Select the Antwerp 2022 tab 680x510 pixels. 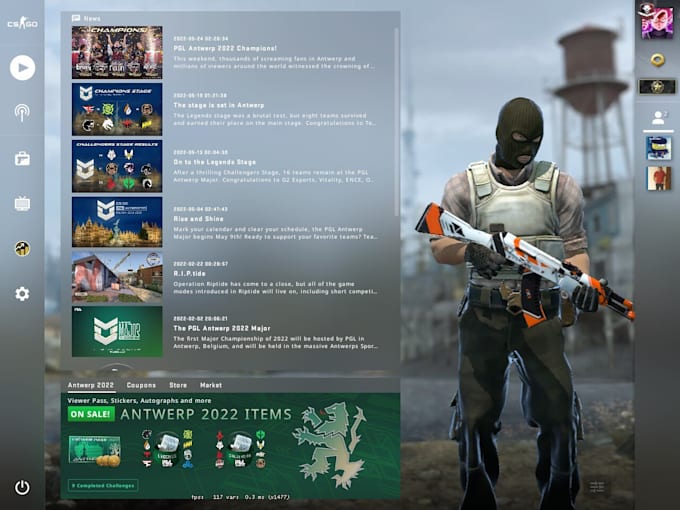point(90,385)
